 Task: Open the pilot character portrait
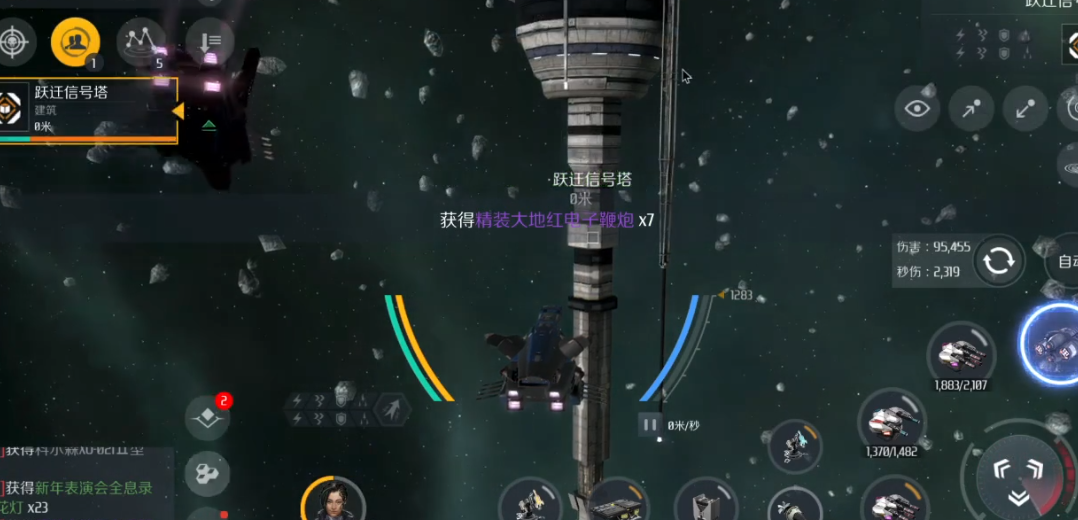coord(331,498)
